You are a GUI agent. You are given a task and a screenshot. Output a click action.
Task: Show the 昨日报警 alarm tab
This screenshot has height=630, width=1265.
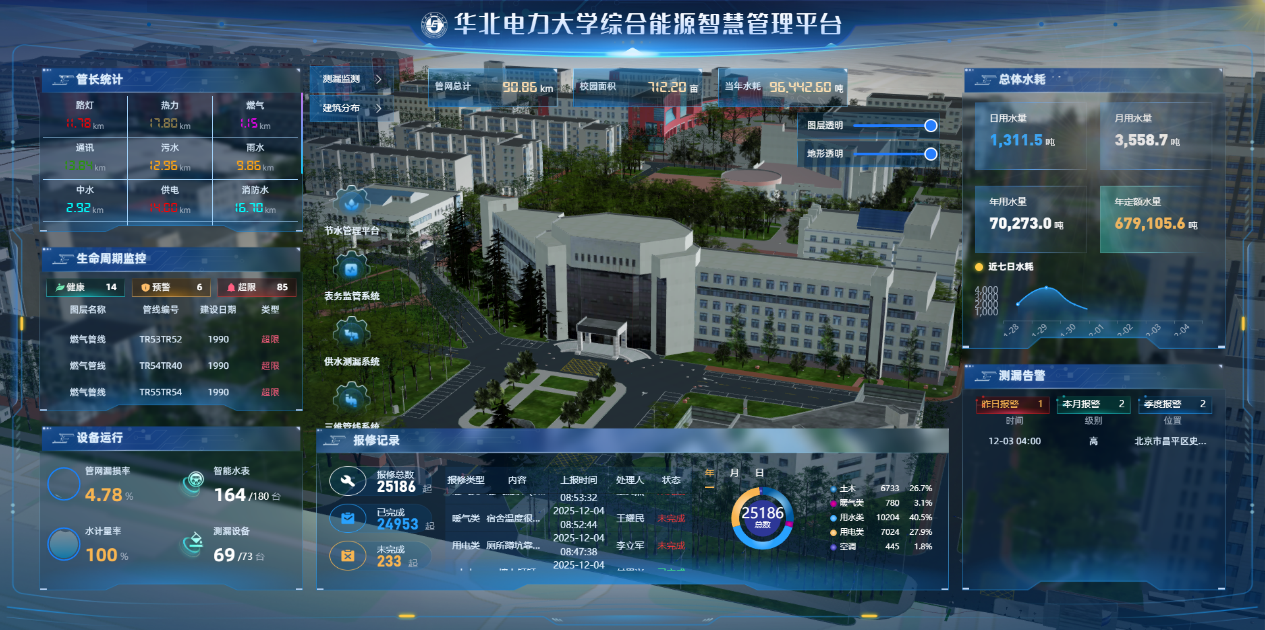1012,404
